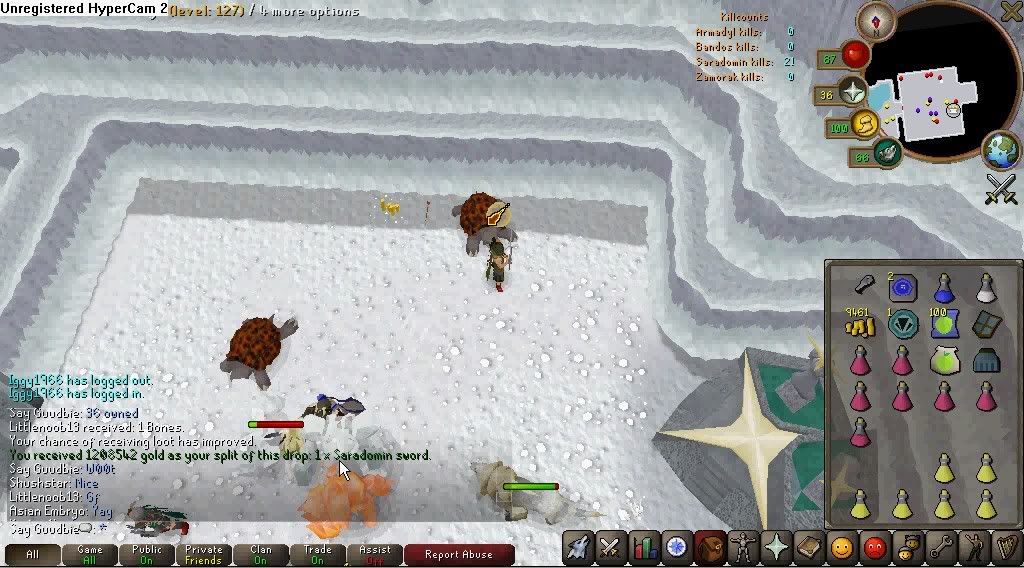The width and height of the screenshot is (1024, 568).
Task: Toggle the Public chat filter
Action: (x=146, y=555)
